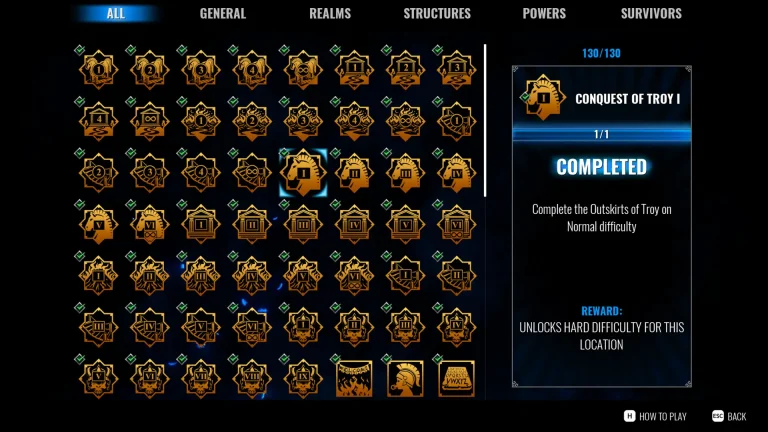768x432 pixels.
Task: Show the Powers tab
Action: coord(544,13)
